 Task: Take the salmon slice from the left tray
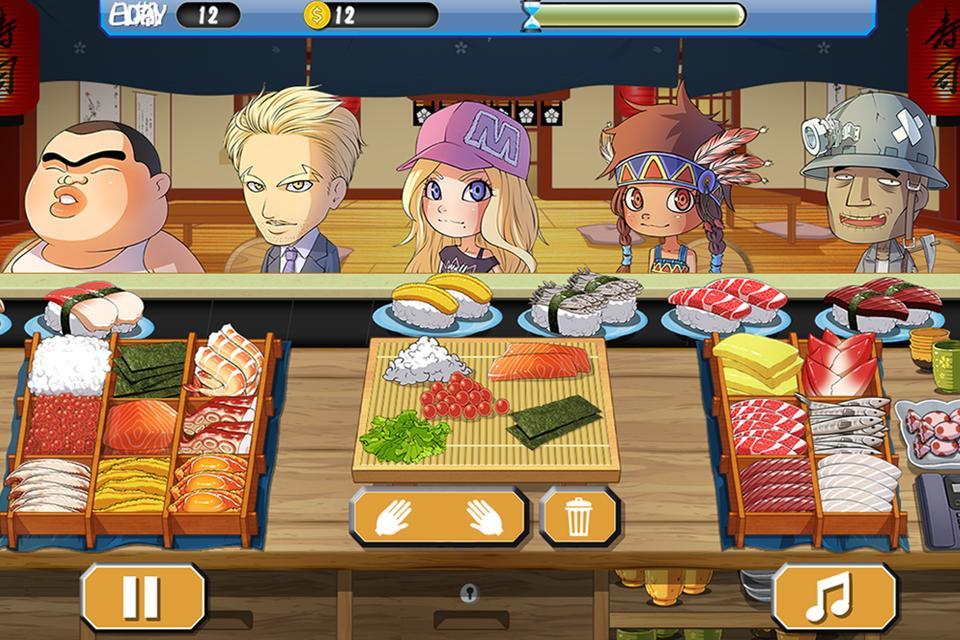[140, 427]
